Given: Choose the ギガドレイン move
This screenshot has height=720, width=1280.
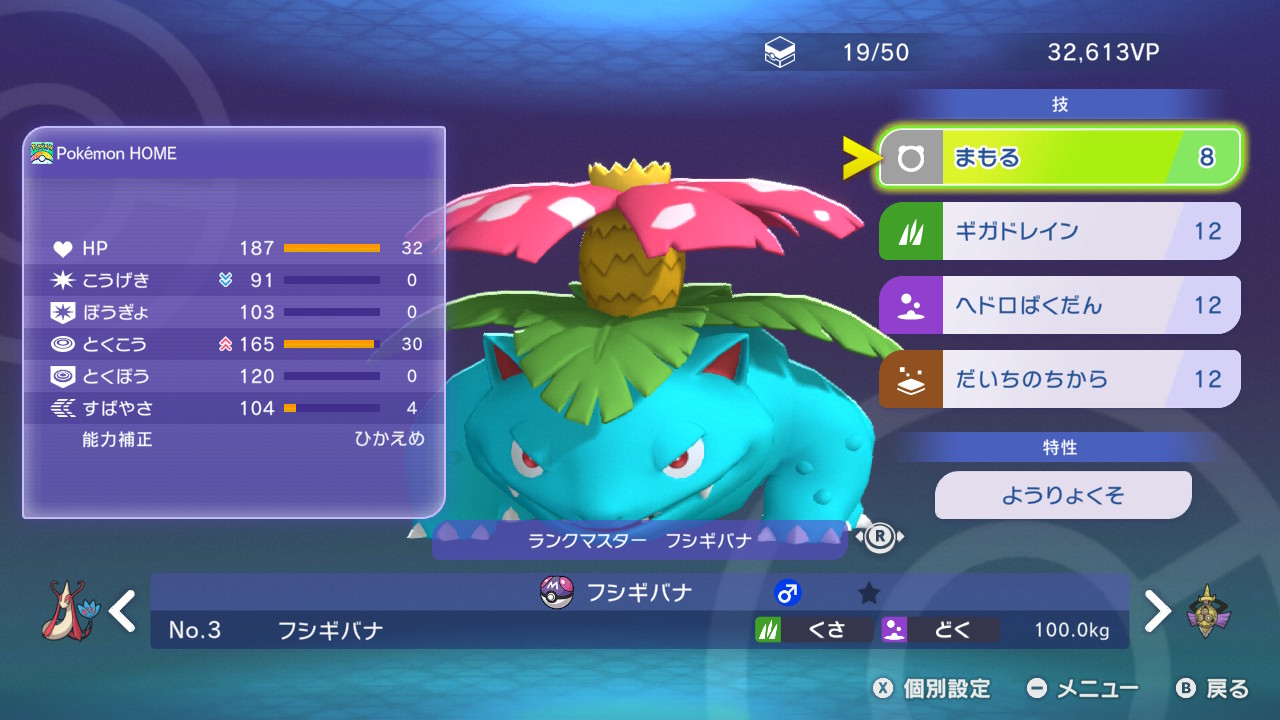Looking at the screenshot, I should (1059, 231).
